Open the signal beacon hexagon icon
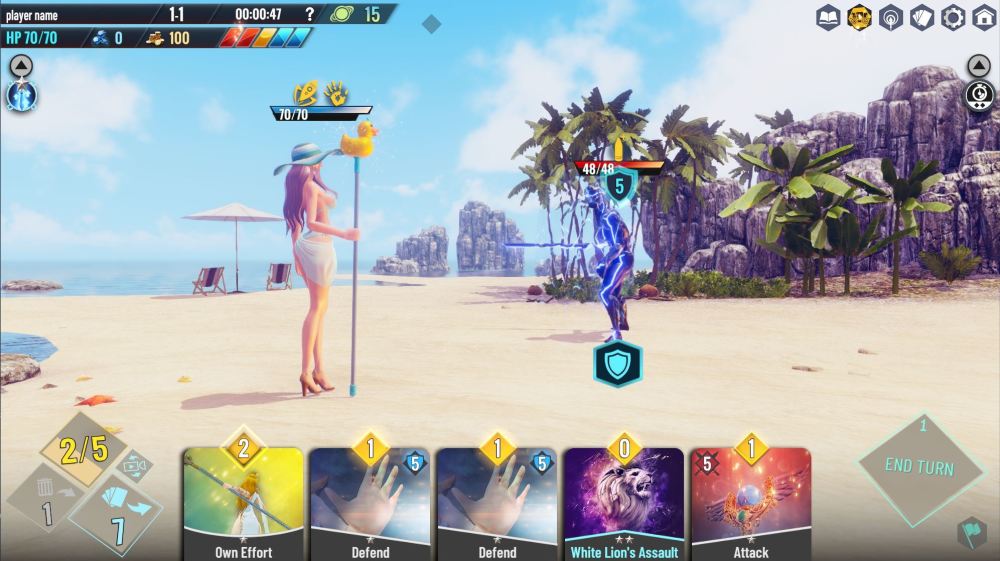This screenshot has width=1000, height=561. (891, 17)
